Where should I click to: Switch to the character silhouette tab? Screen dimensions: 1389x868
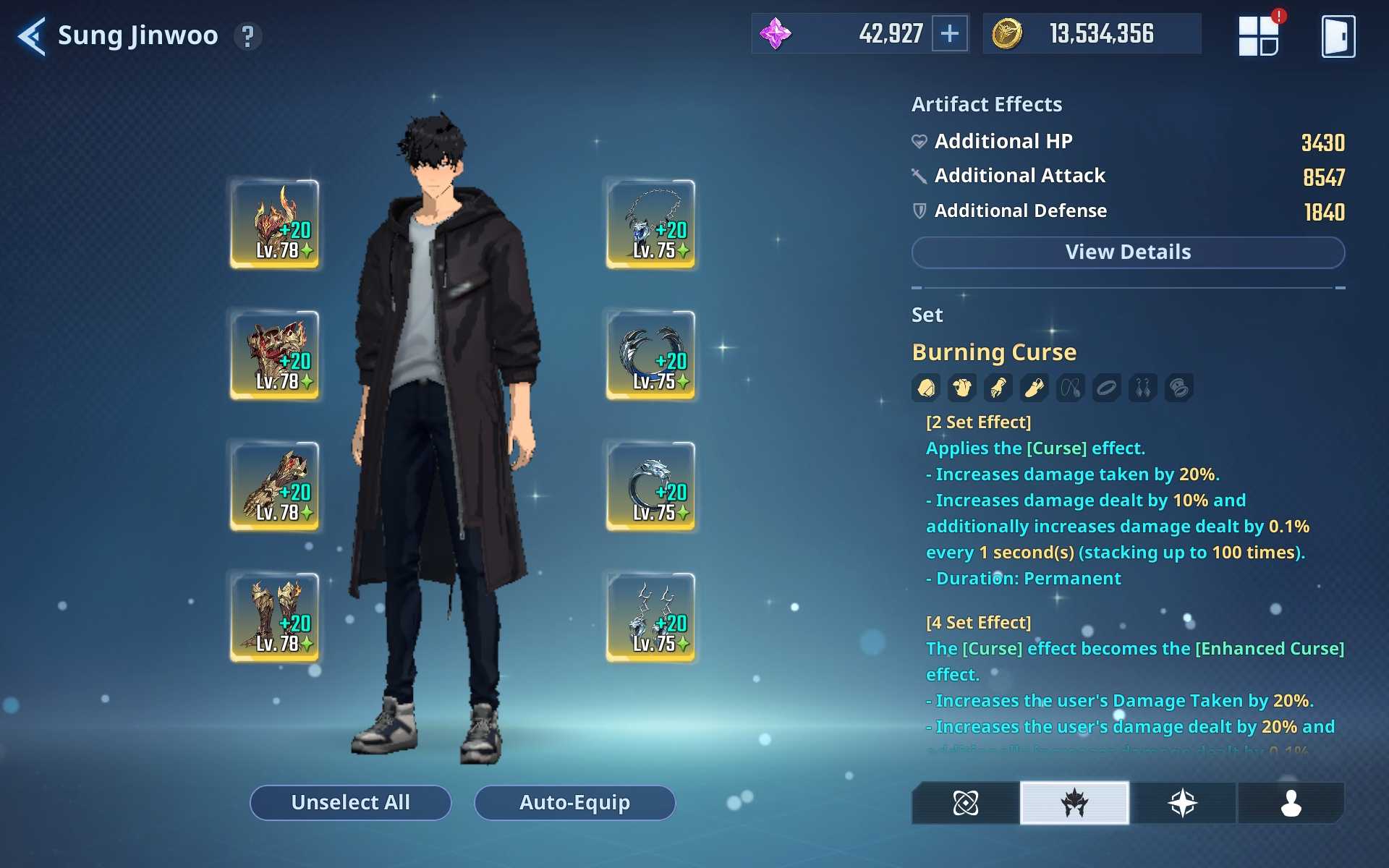pyautogui.click(x=1291, y=803)
